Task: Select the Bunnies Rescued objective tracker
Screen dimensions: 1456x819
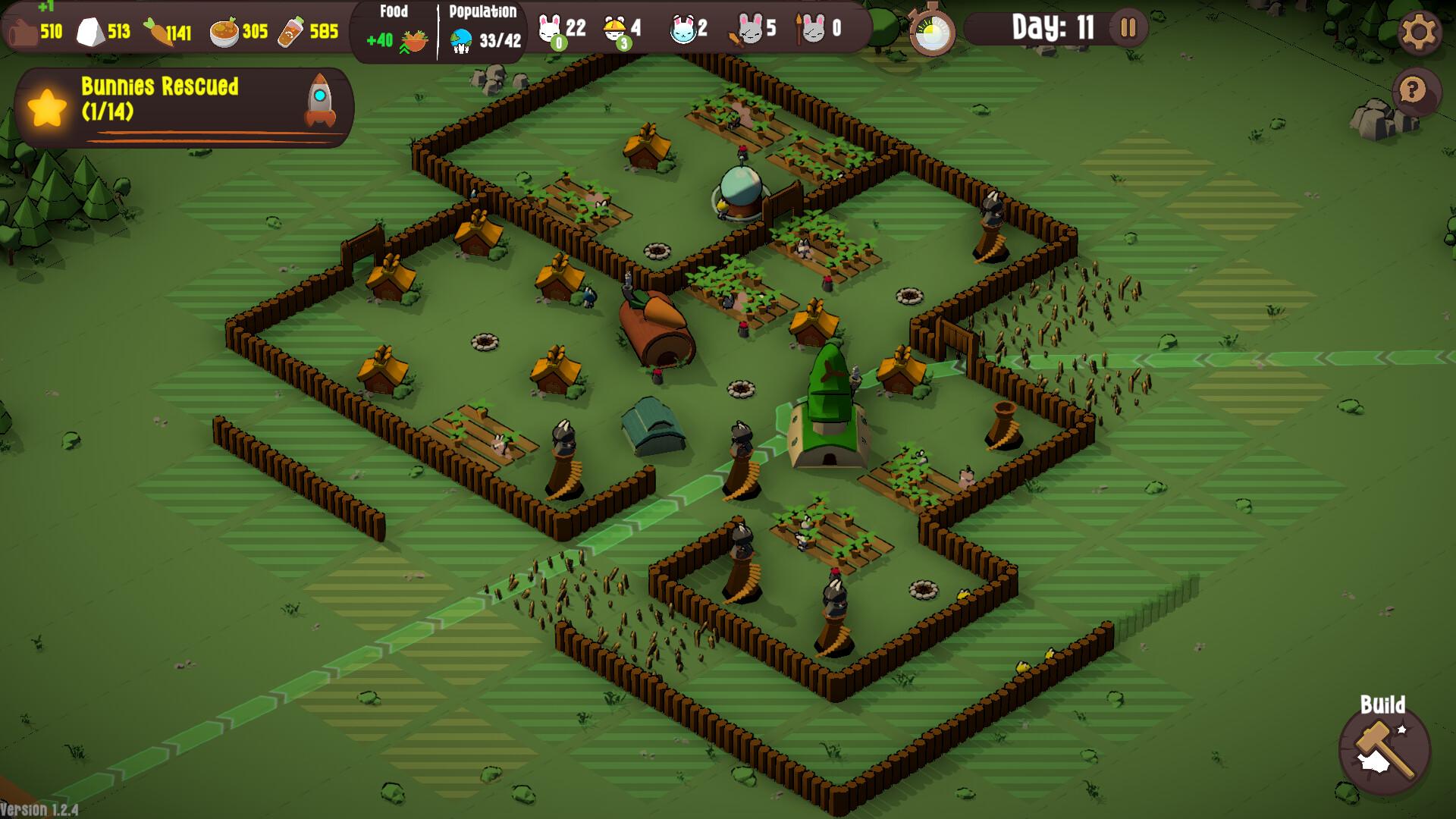Action: click(184, 107)
